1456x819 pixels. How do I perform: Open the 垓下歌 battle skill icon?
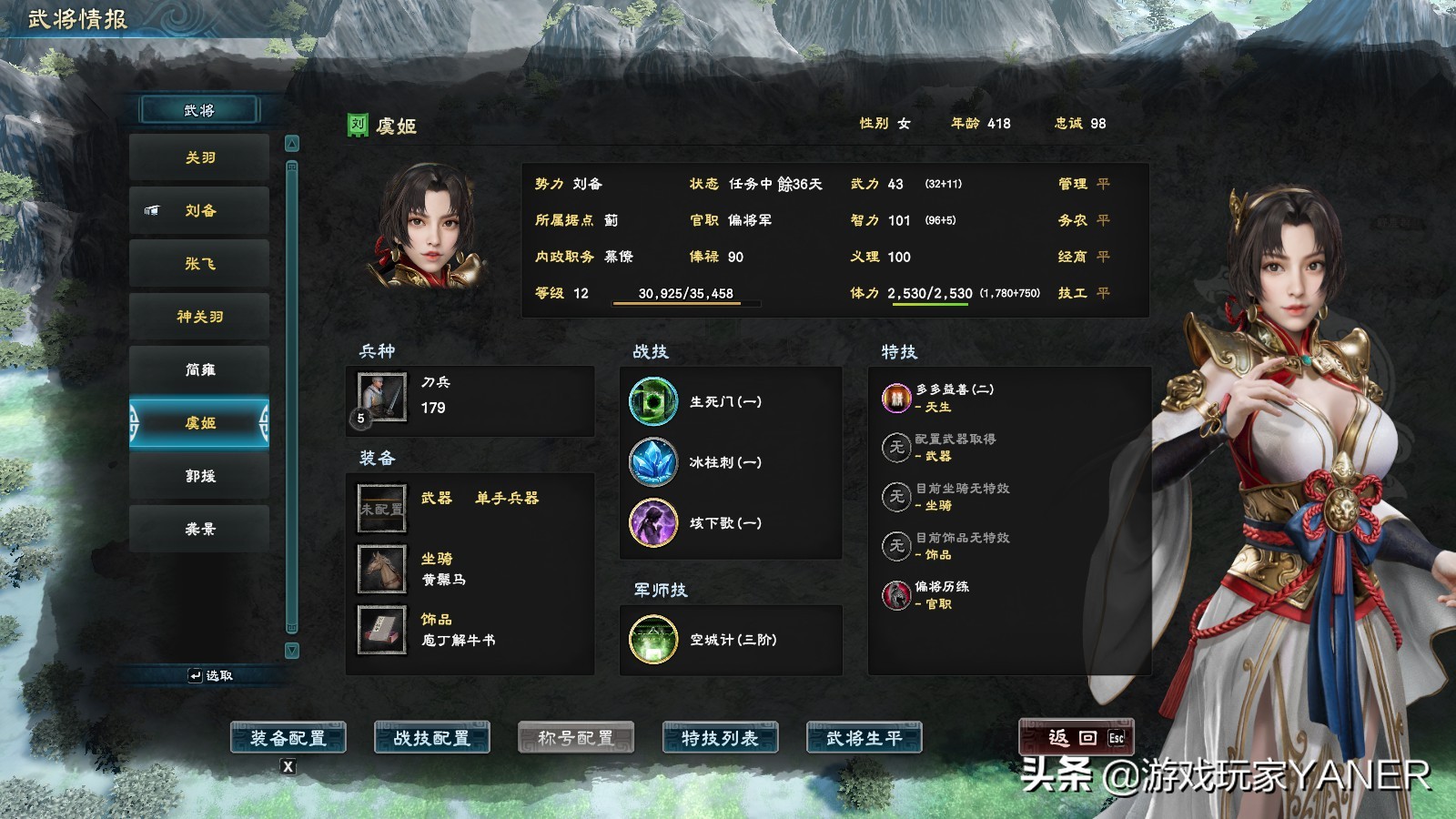[x=652, y=523]
